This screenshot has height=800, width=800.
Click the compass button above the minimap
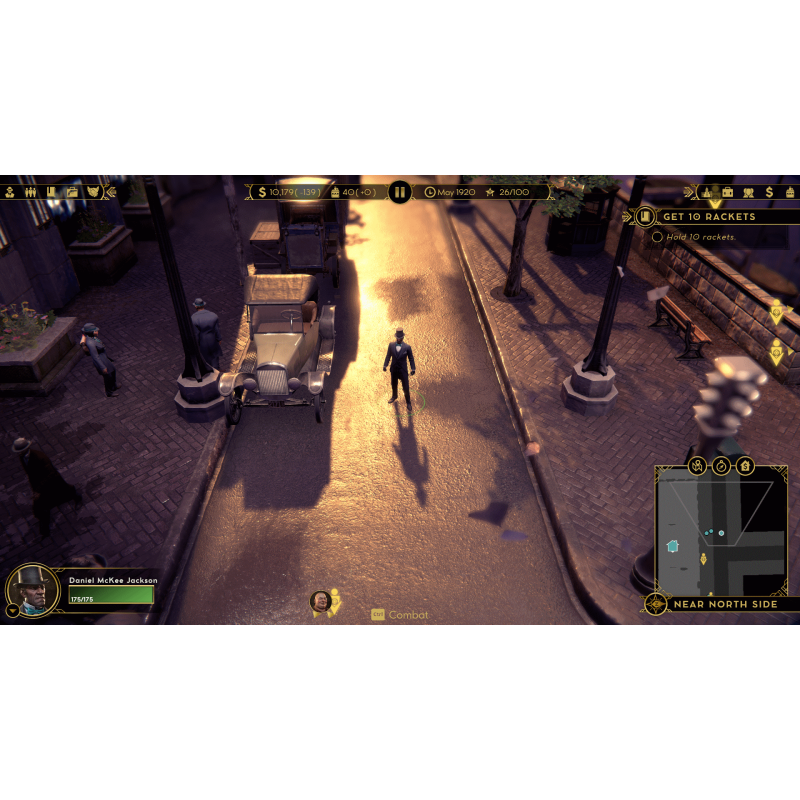721,466
